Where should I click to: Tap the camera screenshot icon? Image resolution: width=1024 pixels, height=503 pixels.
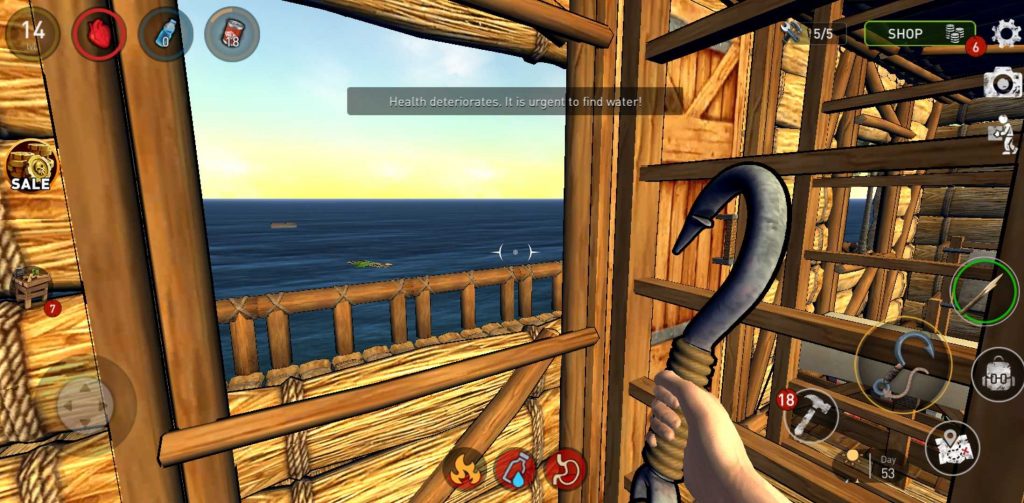1002,83
